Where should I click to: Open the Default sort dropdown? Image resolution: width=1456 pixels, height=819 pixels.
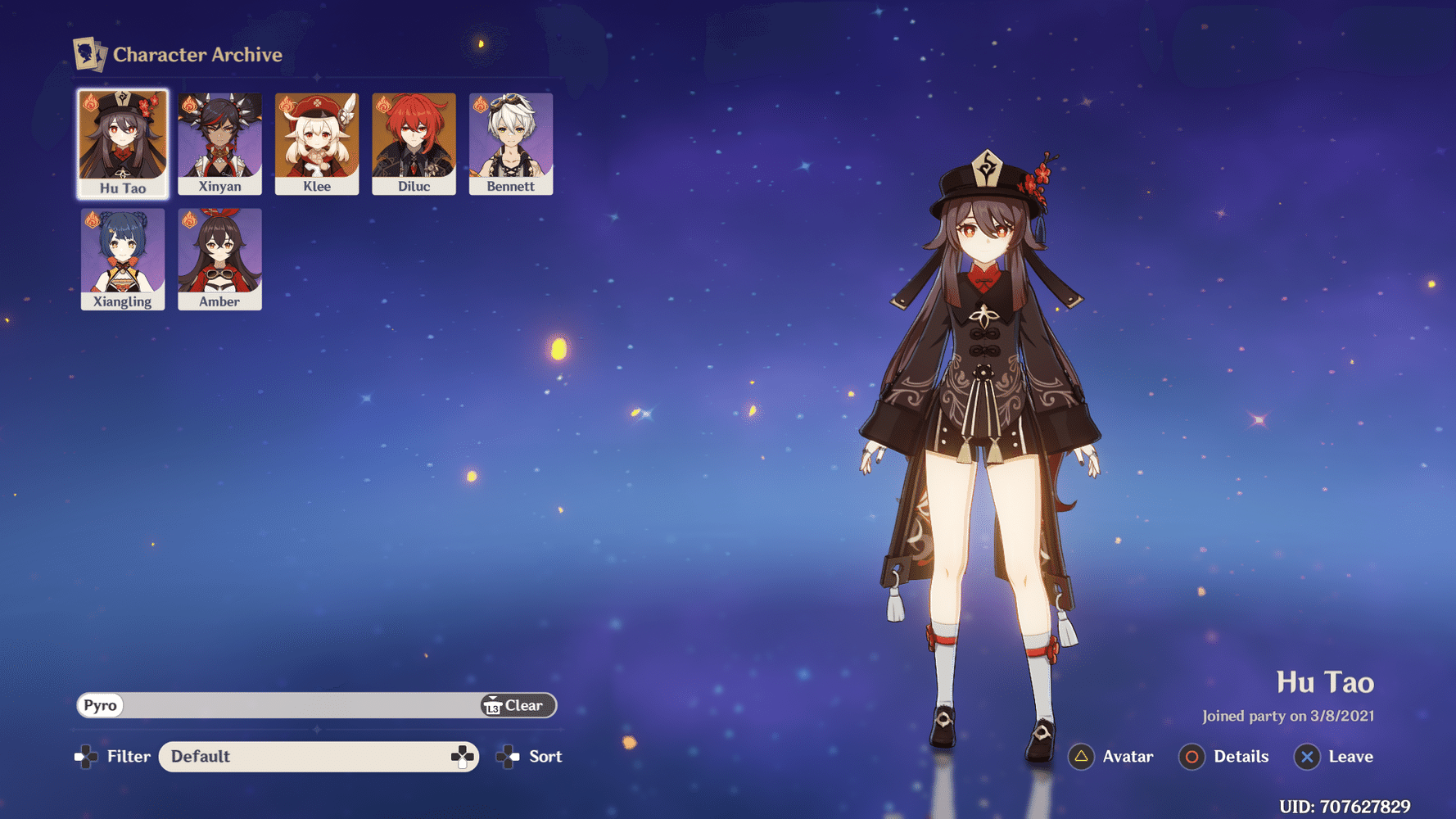318,757
